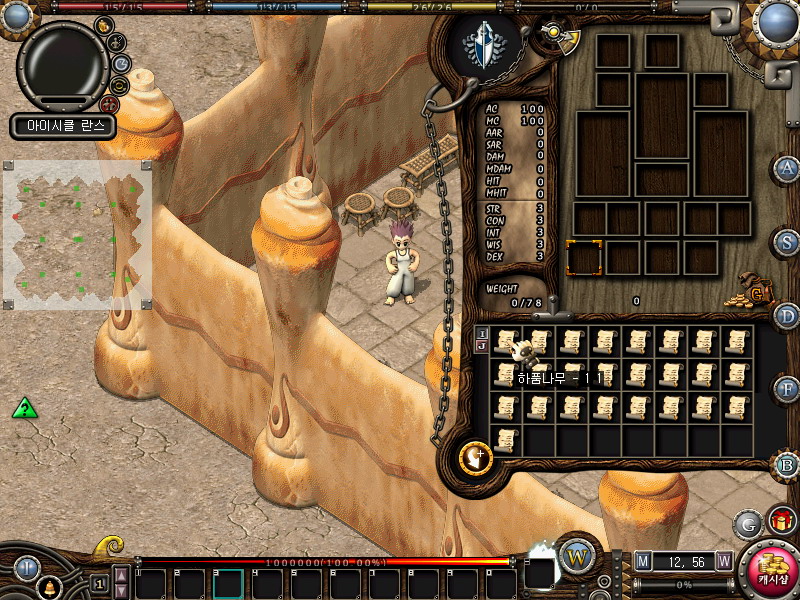Click the B round button
The image size is (800, 600).
(x=788, y=465)
